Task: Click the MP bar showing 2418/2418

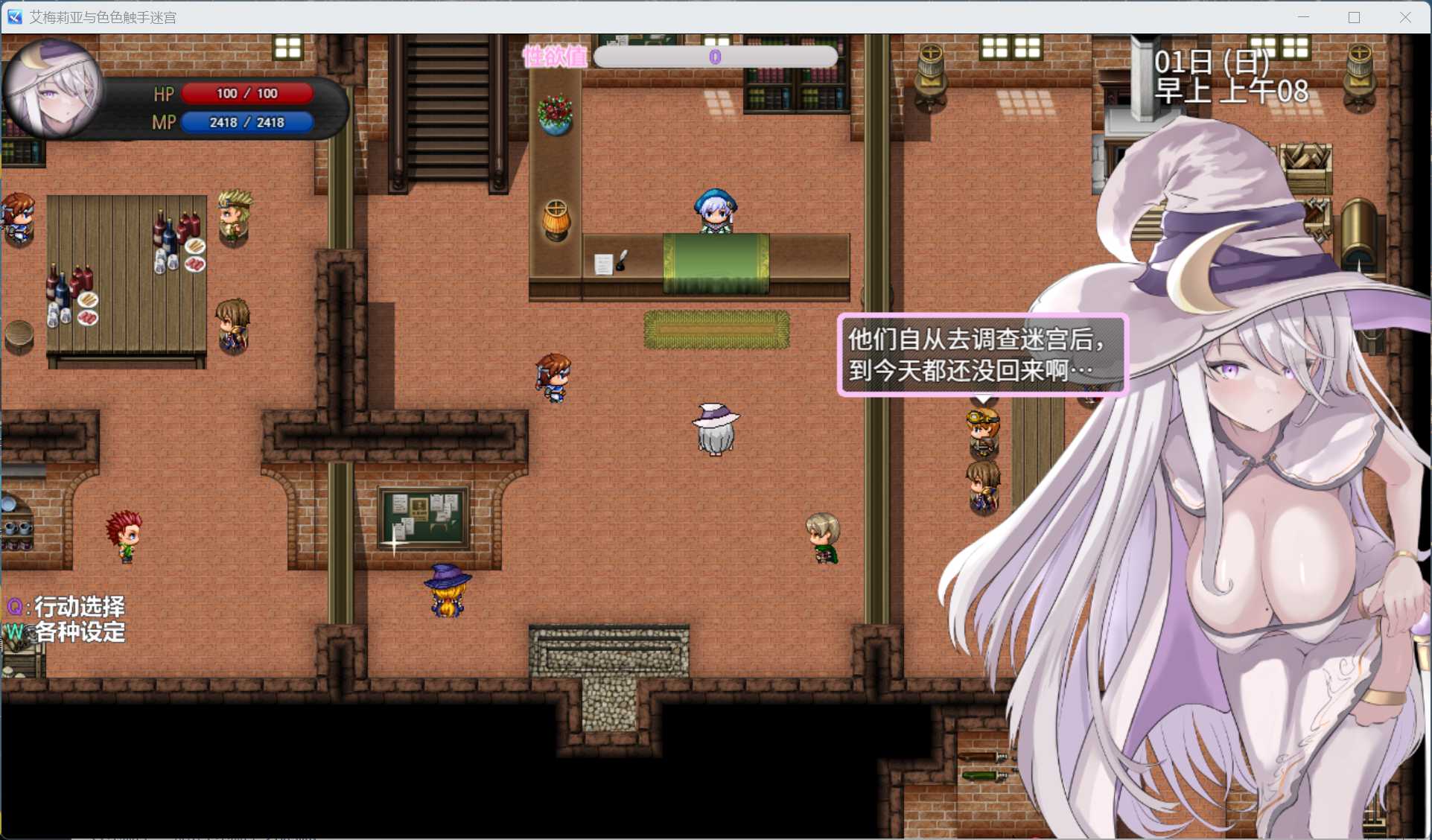Action: 248,122
